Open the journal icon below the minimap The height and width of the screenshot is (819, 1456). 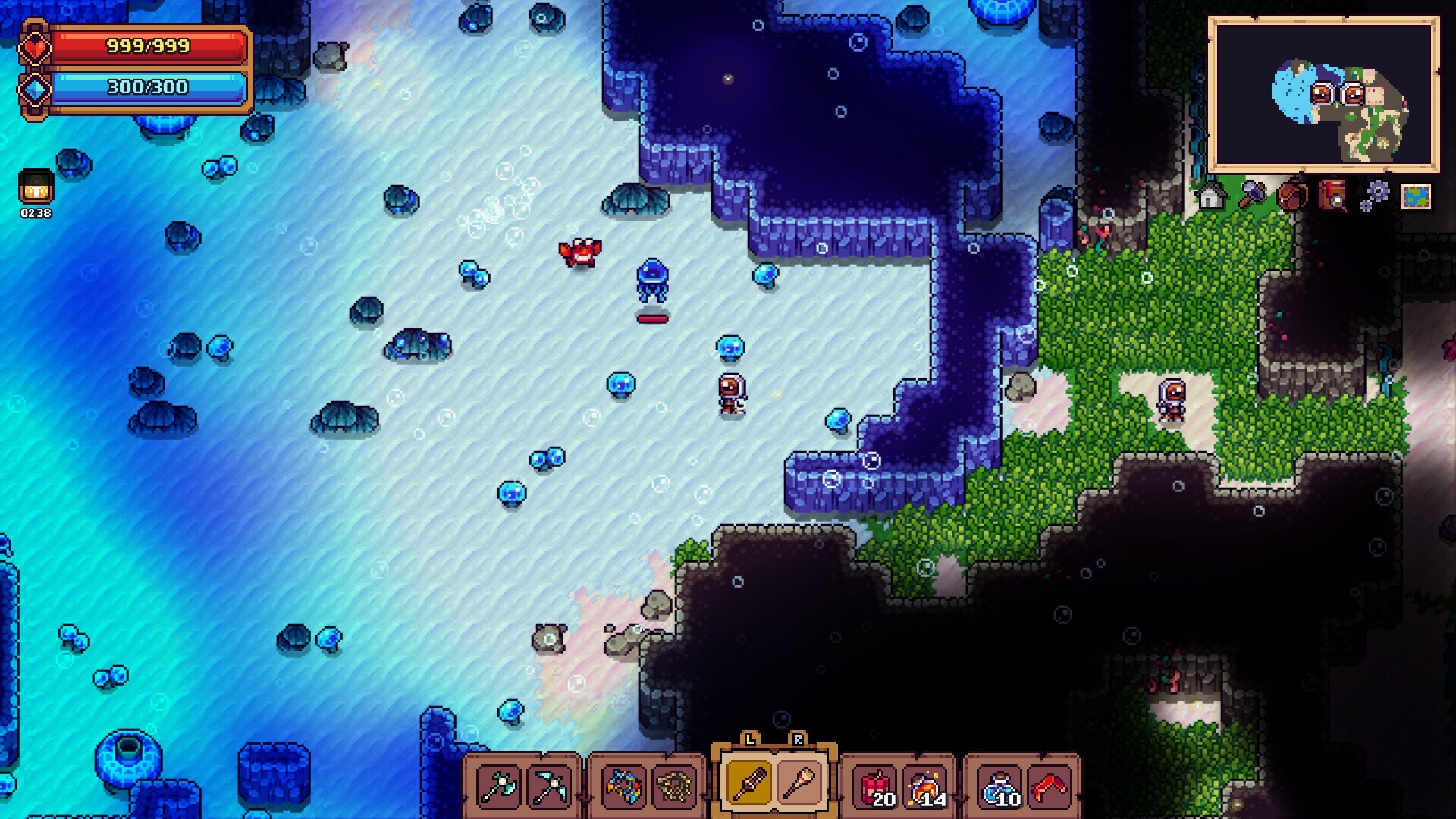pos(1332,196)
